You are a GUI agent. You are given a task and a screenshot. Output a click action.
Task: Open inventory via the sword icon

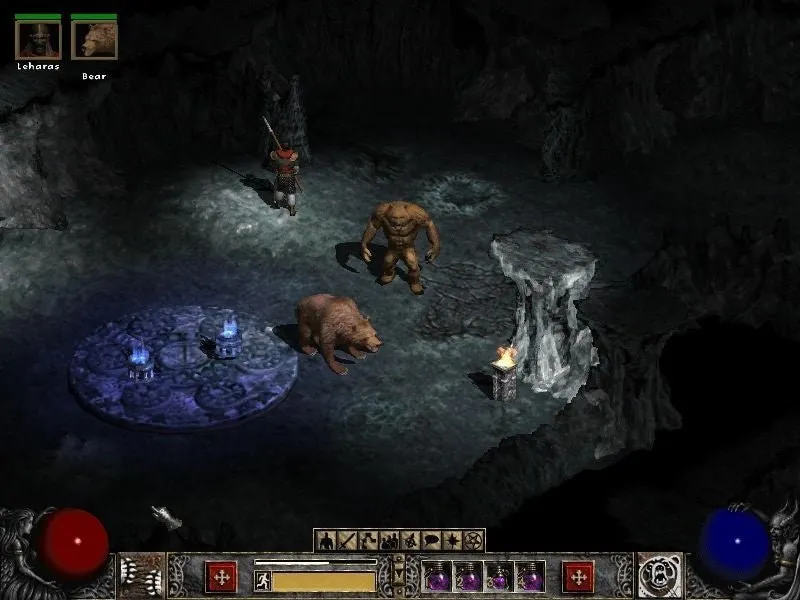[x=346, y=541]
